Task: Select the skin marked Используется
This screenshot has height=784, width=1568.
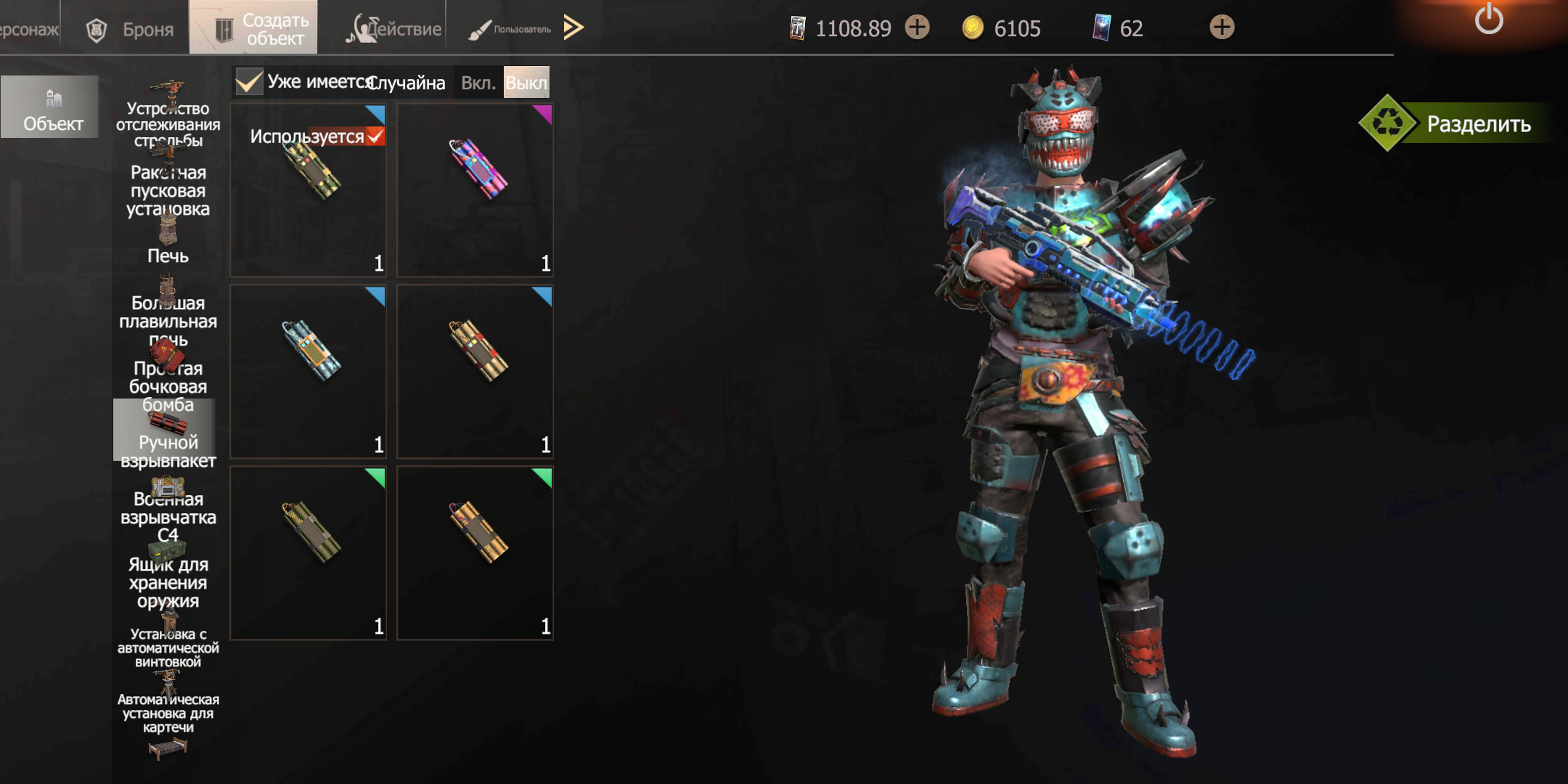Action: point(309,190)
